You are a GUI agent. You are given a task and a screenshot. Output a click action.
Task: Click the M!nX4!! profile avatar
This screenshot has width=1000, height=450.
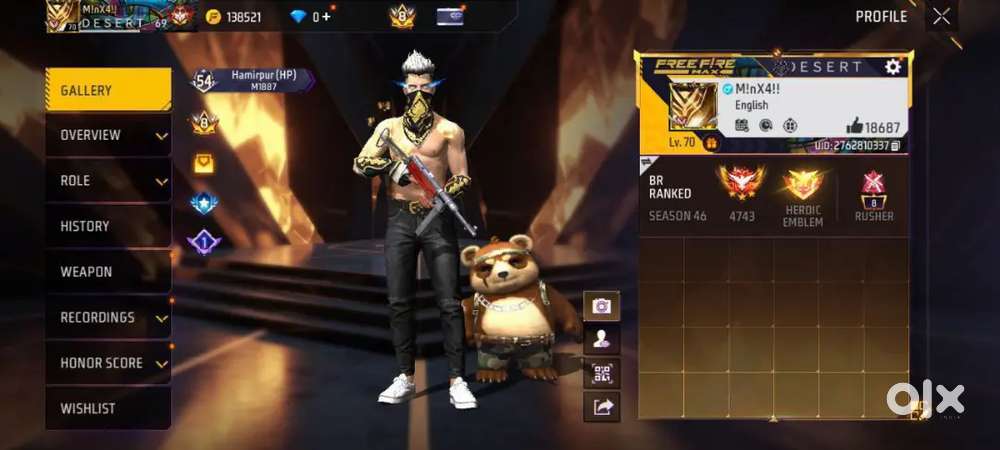(692, 106)
